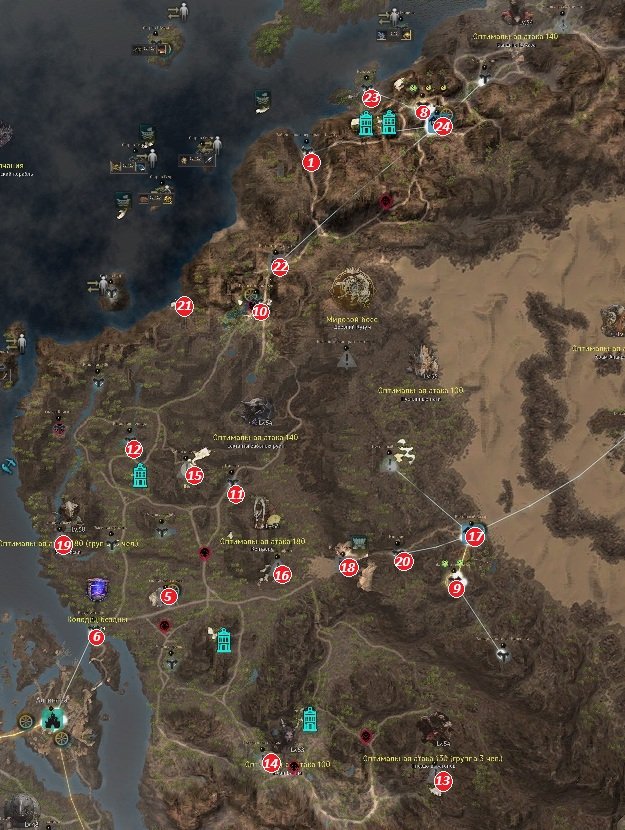Choose map marker number 12
The height and width of the screenshot is (830, 625).
click(x=134, y=449)
